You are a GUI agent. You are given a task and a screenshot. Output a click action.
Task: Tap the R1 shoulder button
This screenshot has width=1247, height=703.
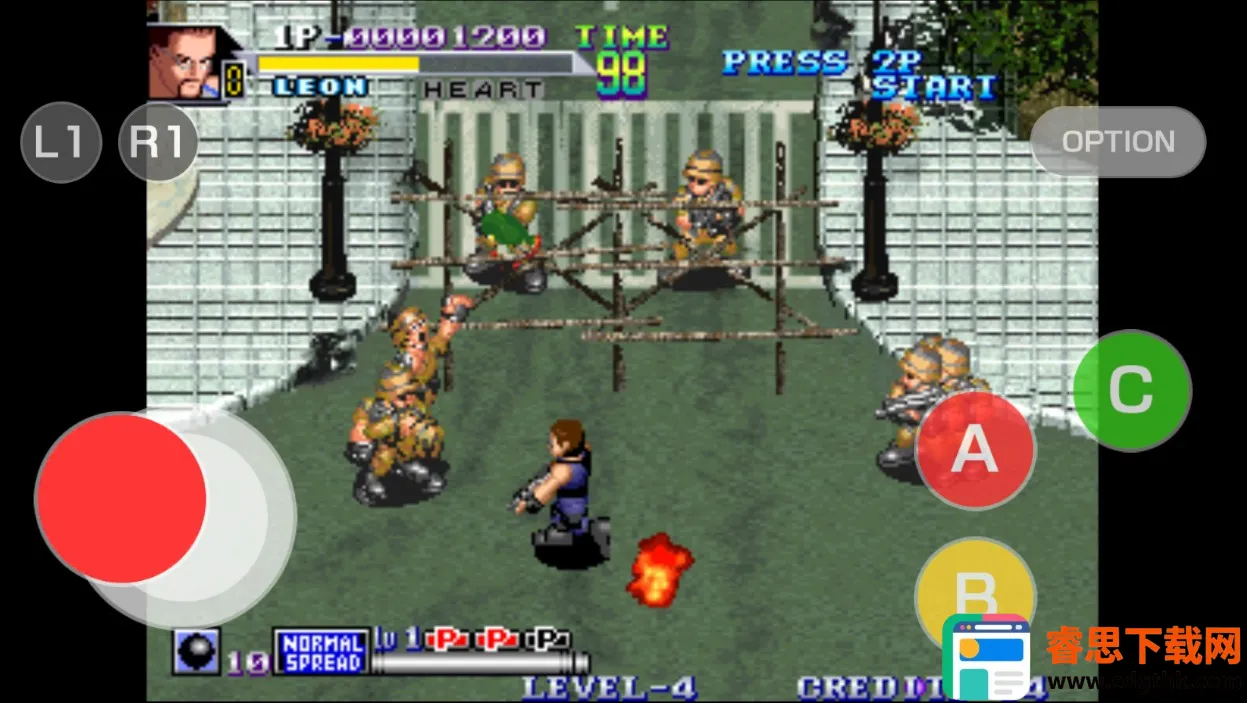[x=157, y=142]
